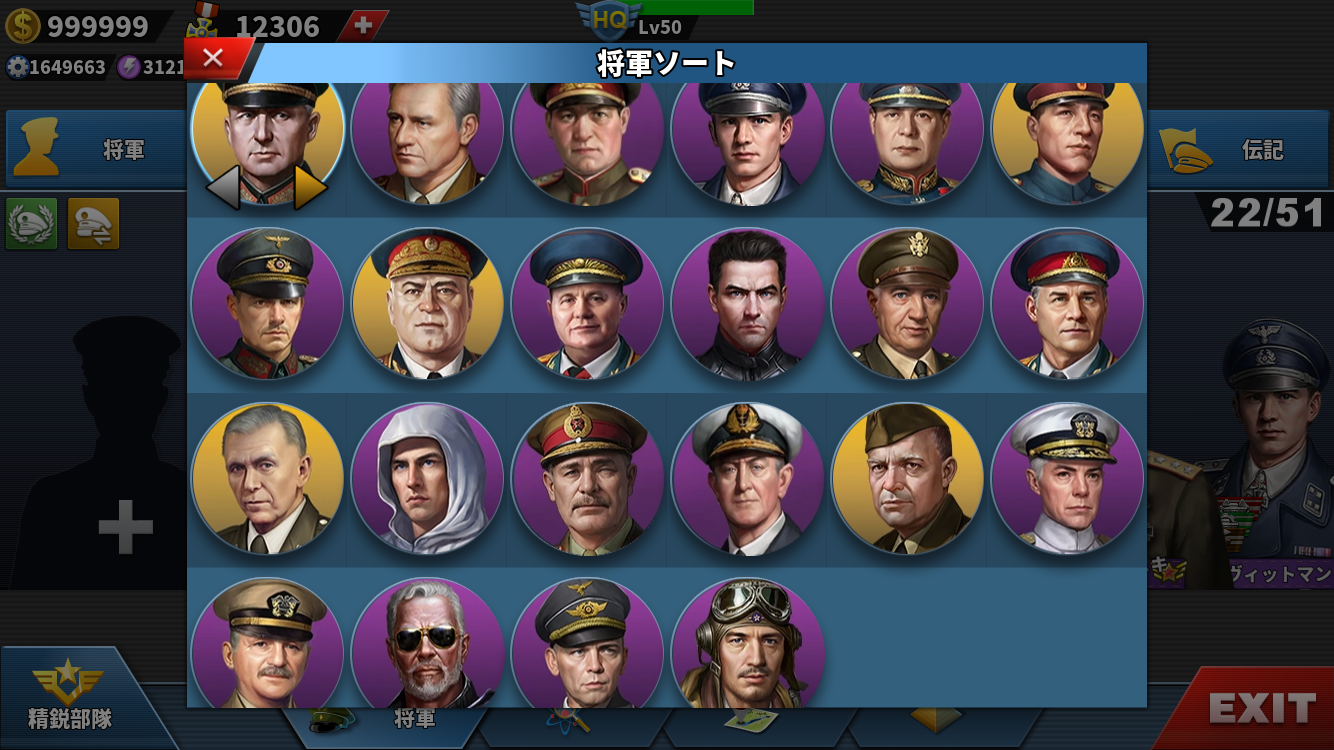This screenshot has width=1334, height=750.
Task: Click the left arrow on first general
Action: click(222, 187)
